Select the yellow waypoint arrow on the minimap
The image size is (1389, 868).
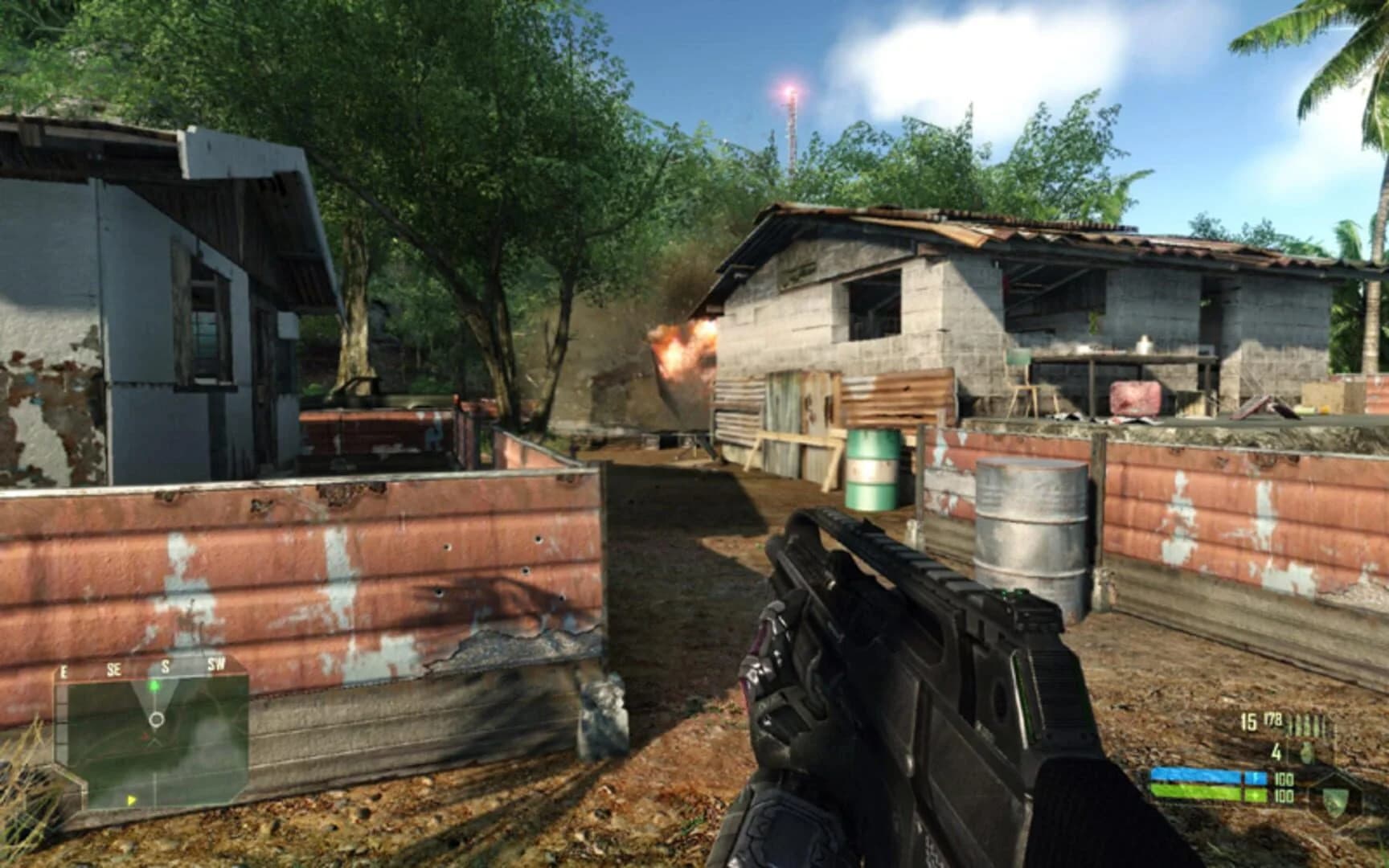(132, 800)
